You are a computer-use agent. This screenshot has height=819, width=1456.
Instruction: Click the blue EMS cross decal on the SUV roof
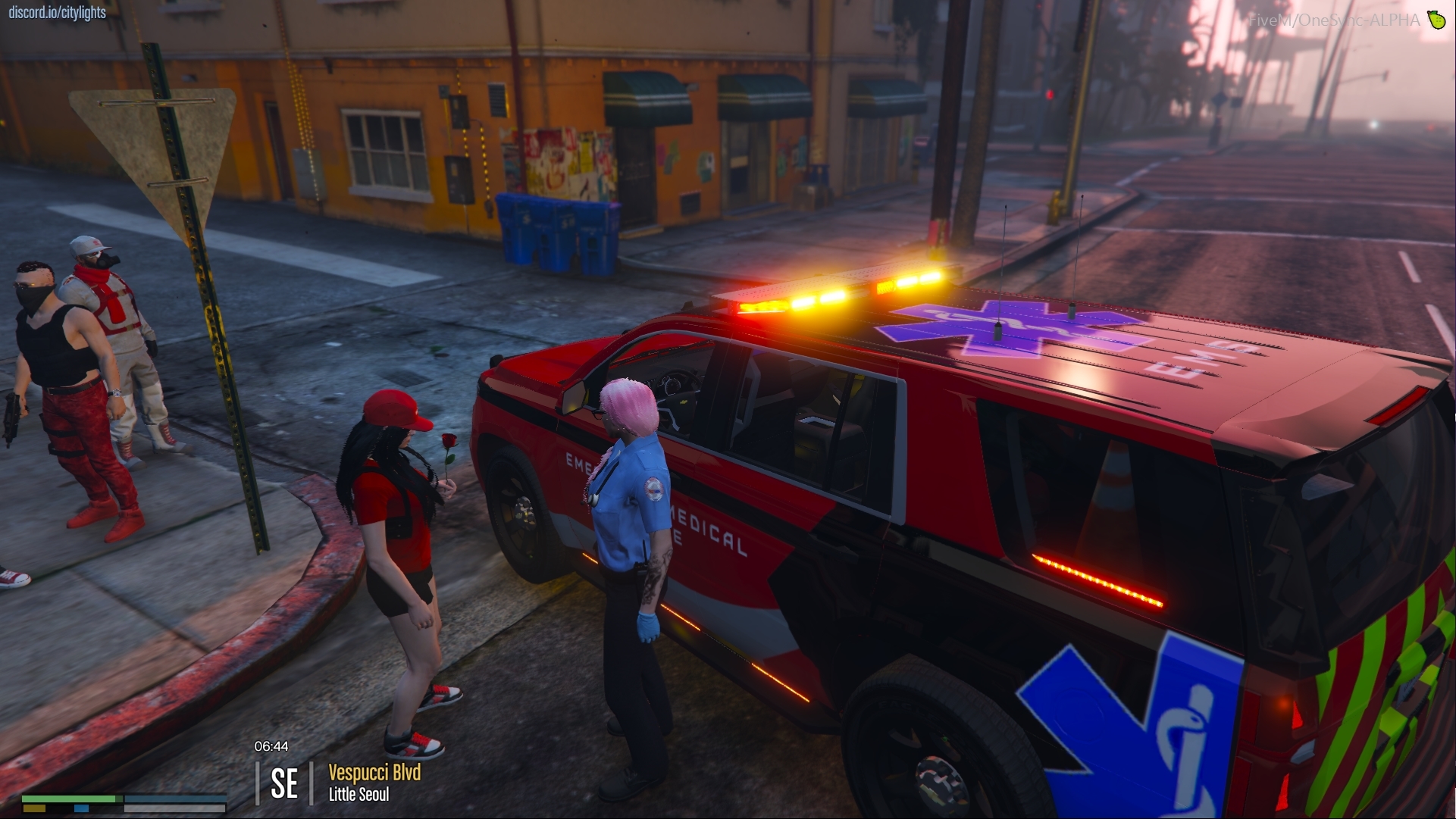pyautogui.click(x=1010, y=324)
